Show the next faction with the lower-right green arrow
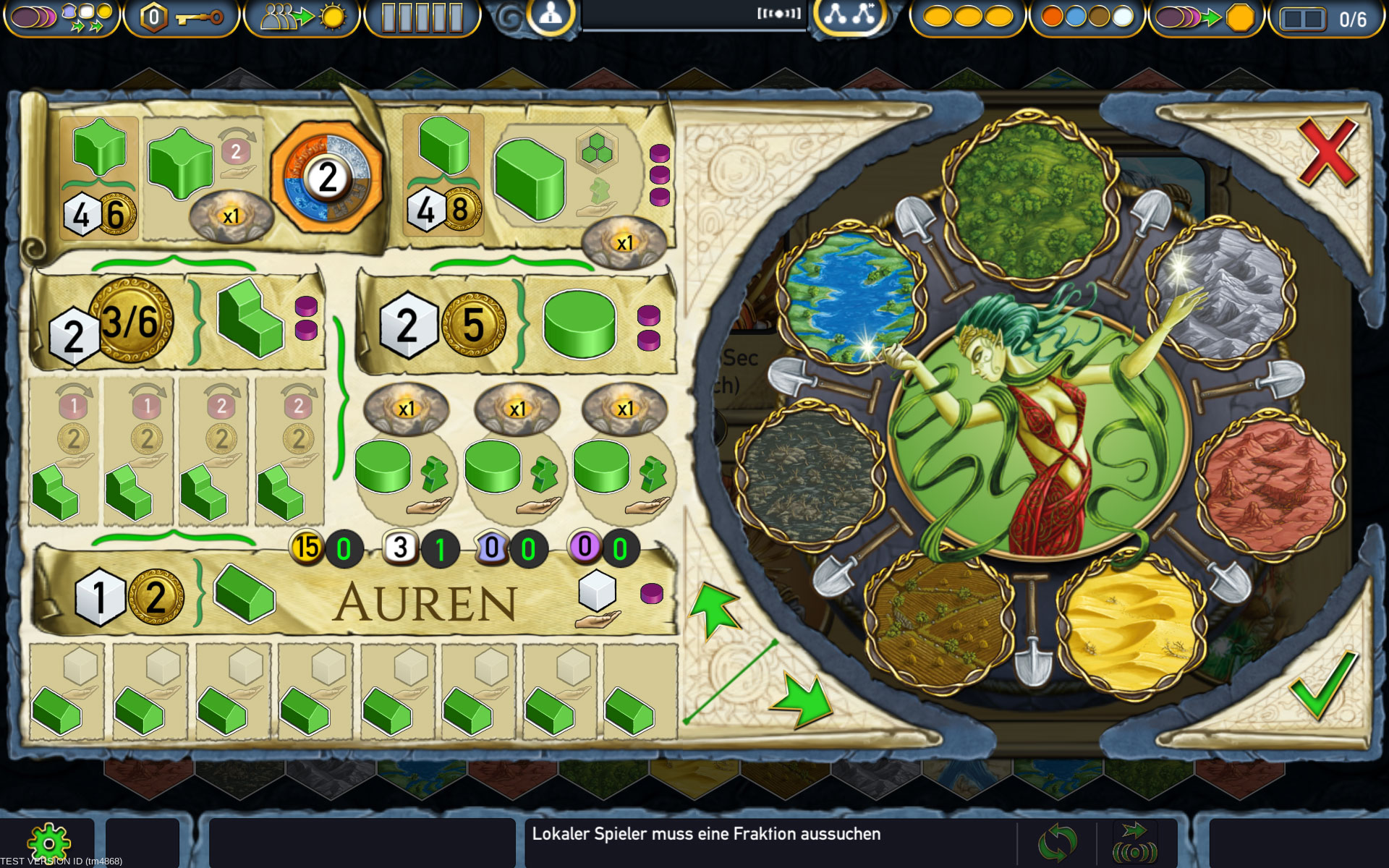 (x=803, y=700)
